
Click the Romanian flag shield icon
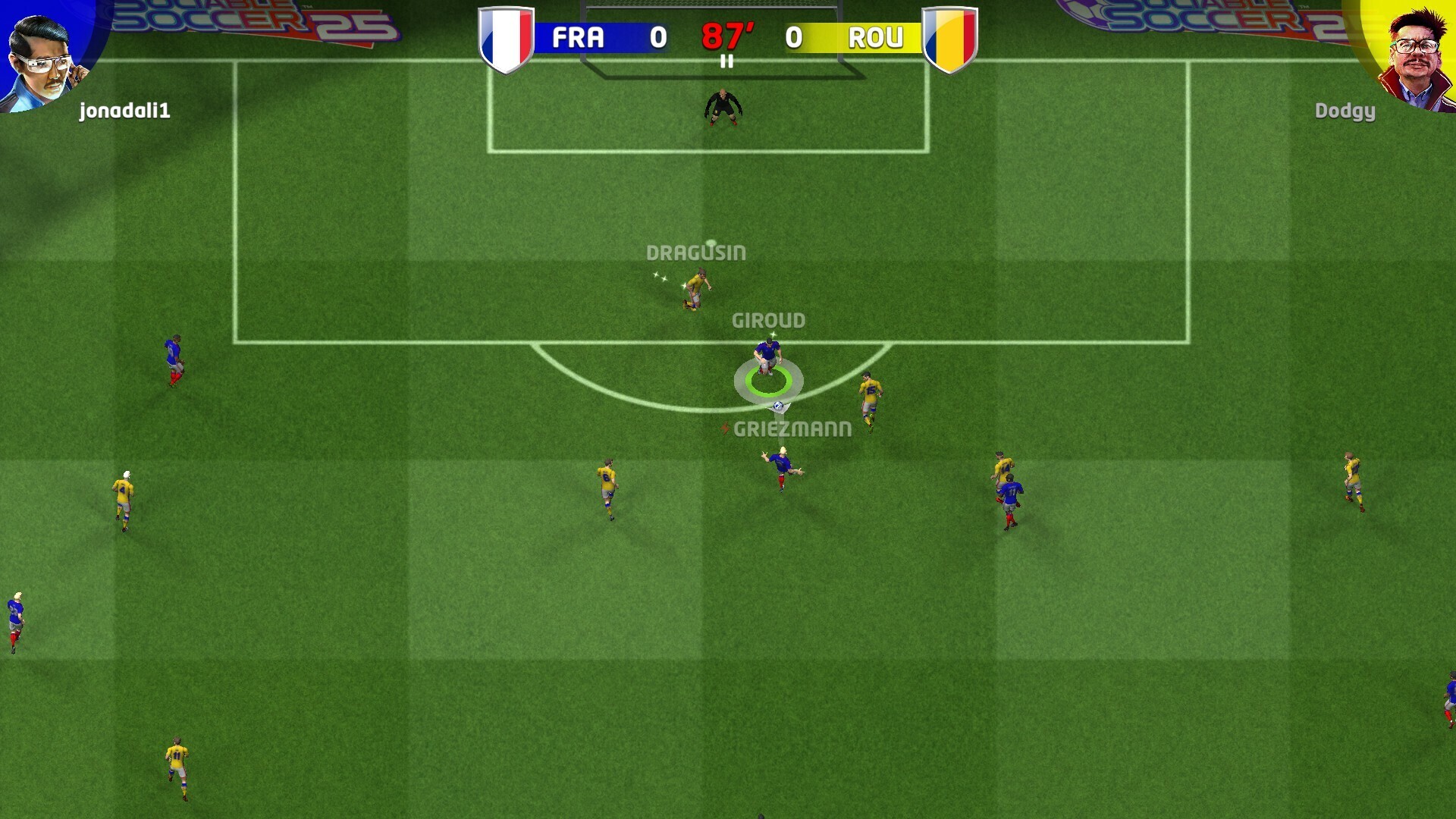coord(949,36)
